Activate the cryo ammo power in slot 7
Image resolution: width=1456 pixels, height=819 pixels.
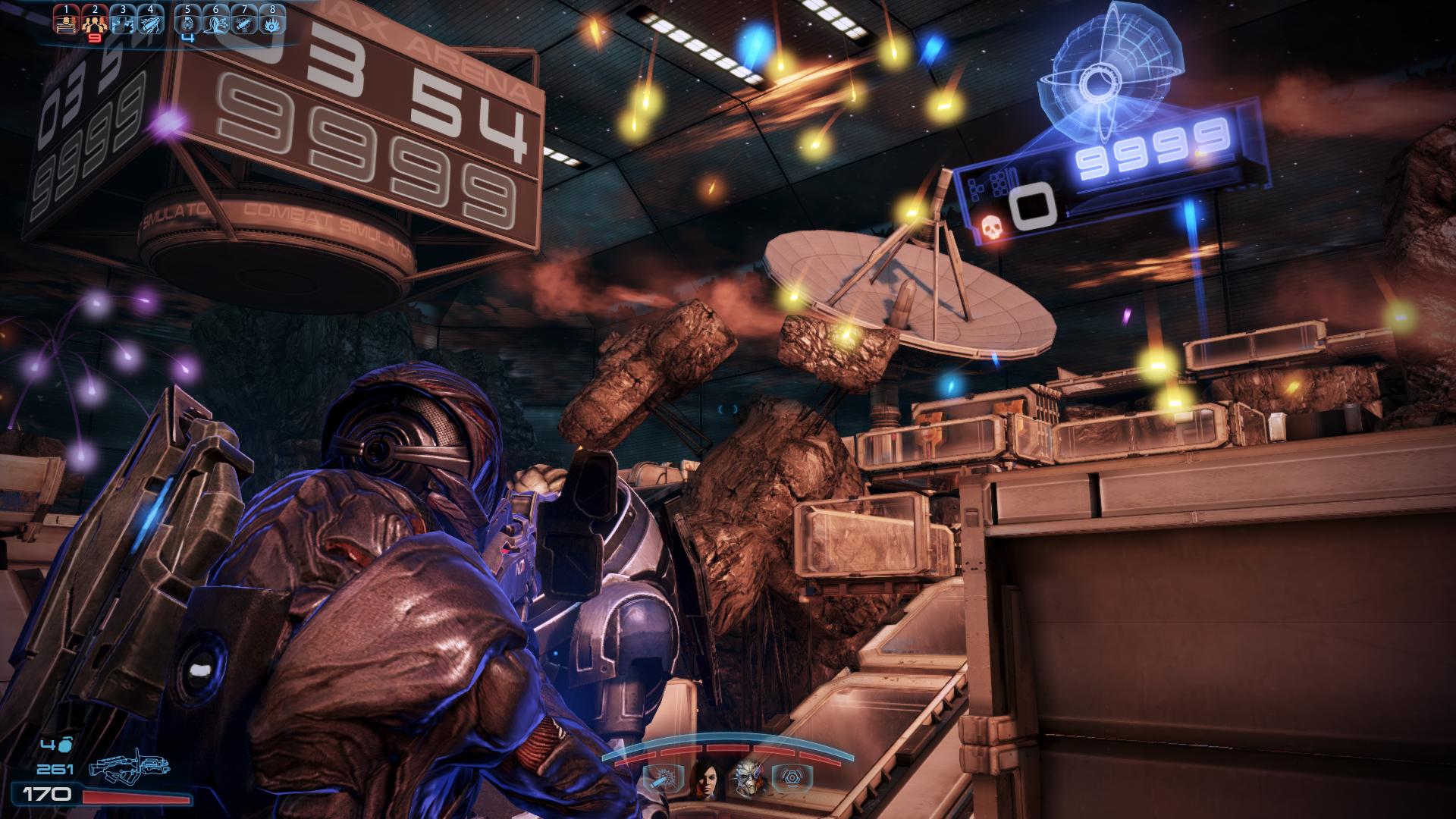click(x=243, y=22)
